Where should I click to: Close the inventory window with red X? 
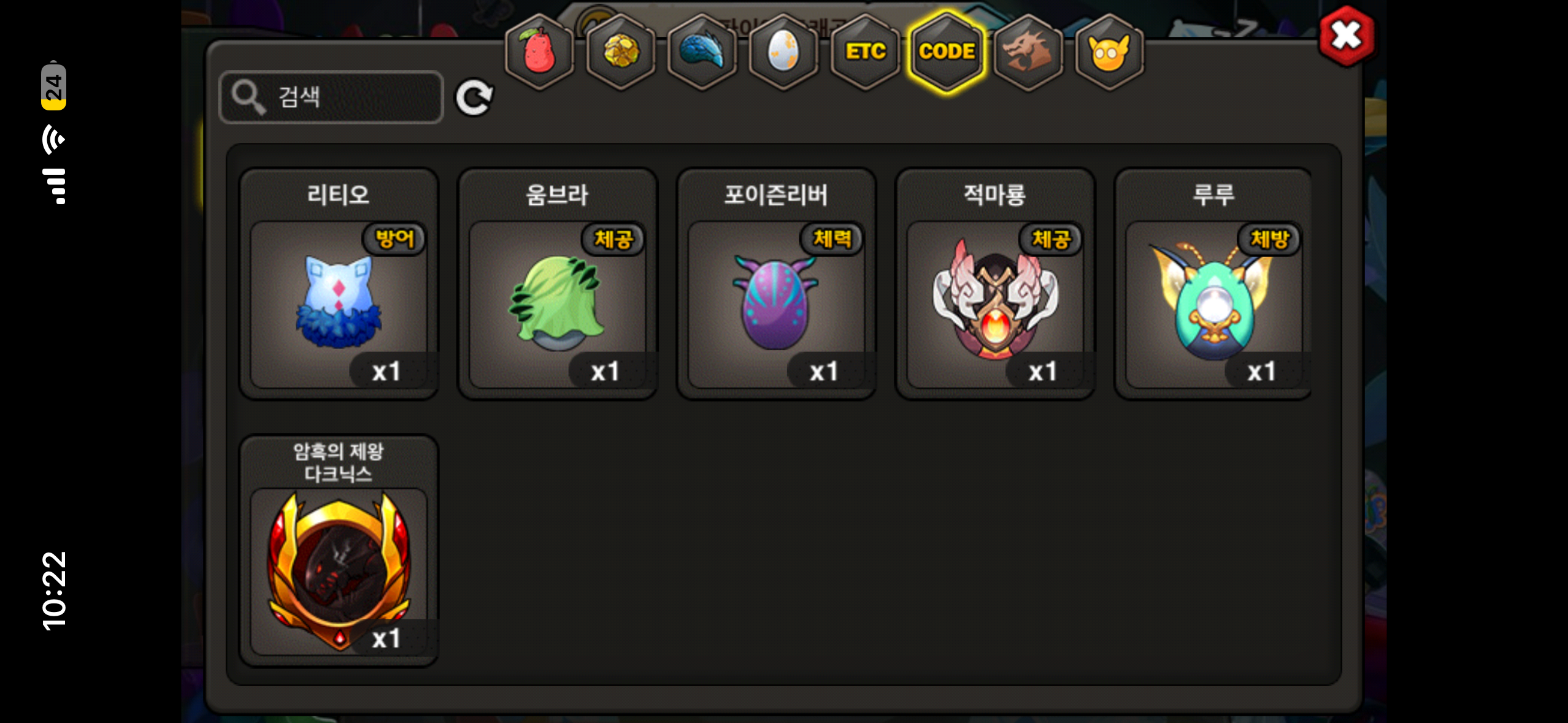(x=1346, y=36)
